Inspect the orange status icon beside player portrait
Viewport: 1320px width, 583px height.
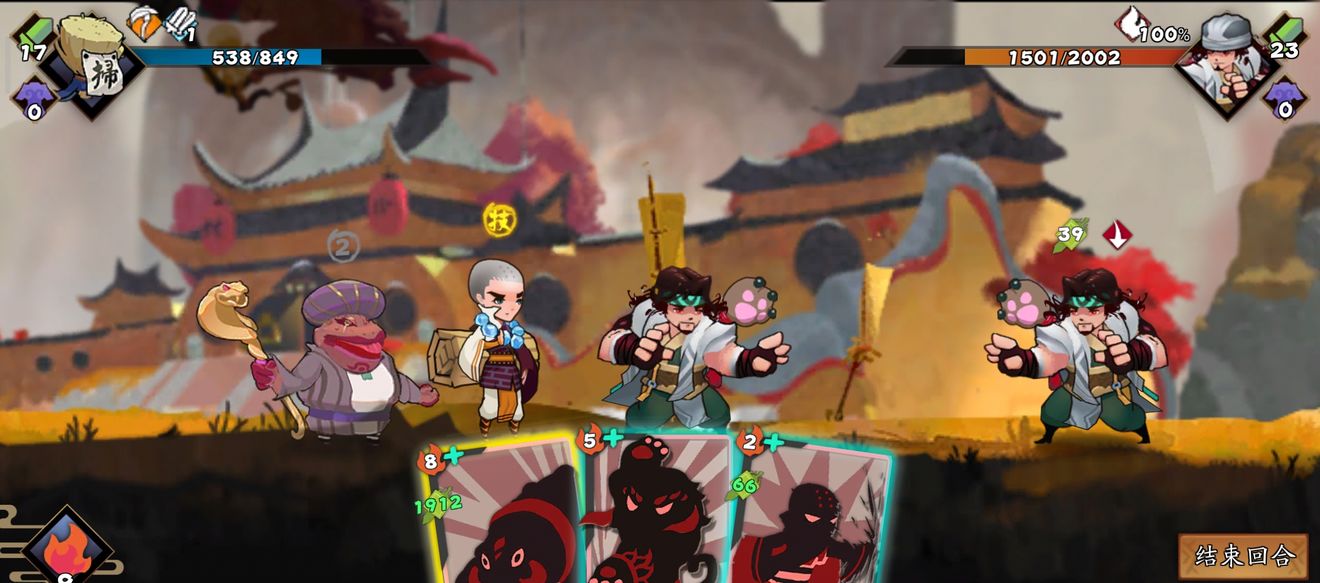point(145,22)
